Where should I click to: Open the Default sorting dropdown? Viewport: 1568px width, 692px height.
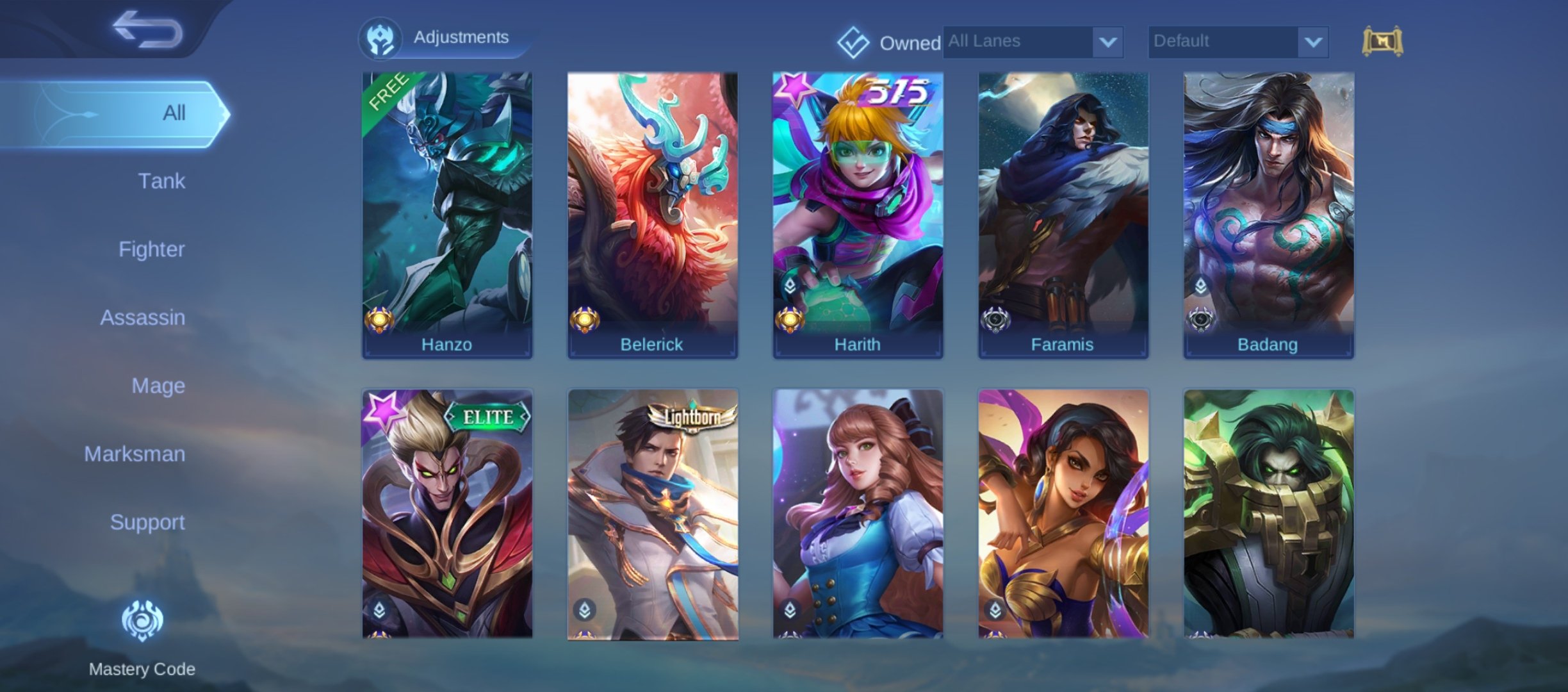pos(1237,42)
